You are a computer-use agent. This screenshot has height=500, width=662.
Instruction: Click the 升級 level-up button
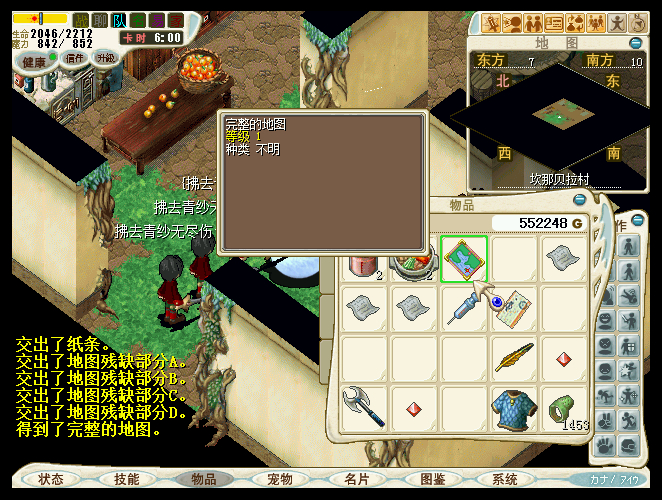point(106,58)
